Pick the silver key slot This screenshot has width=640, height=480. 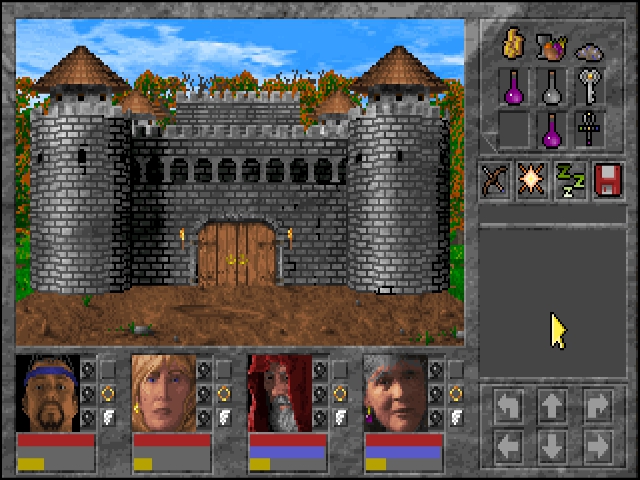pos(590,86)
